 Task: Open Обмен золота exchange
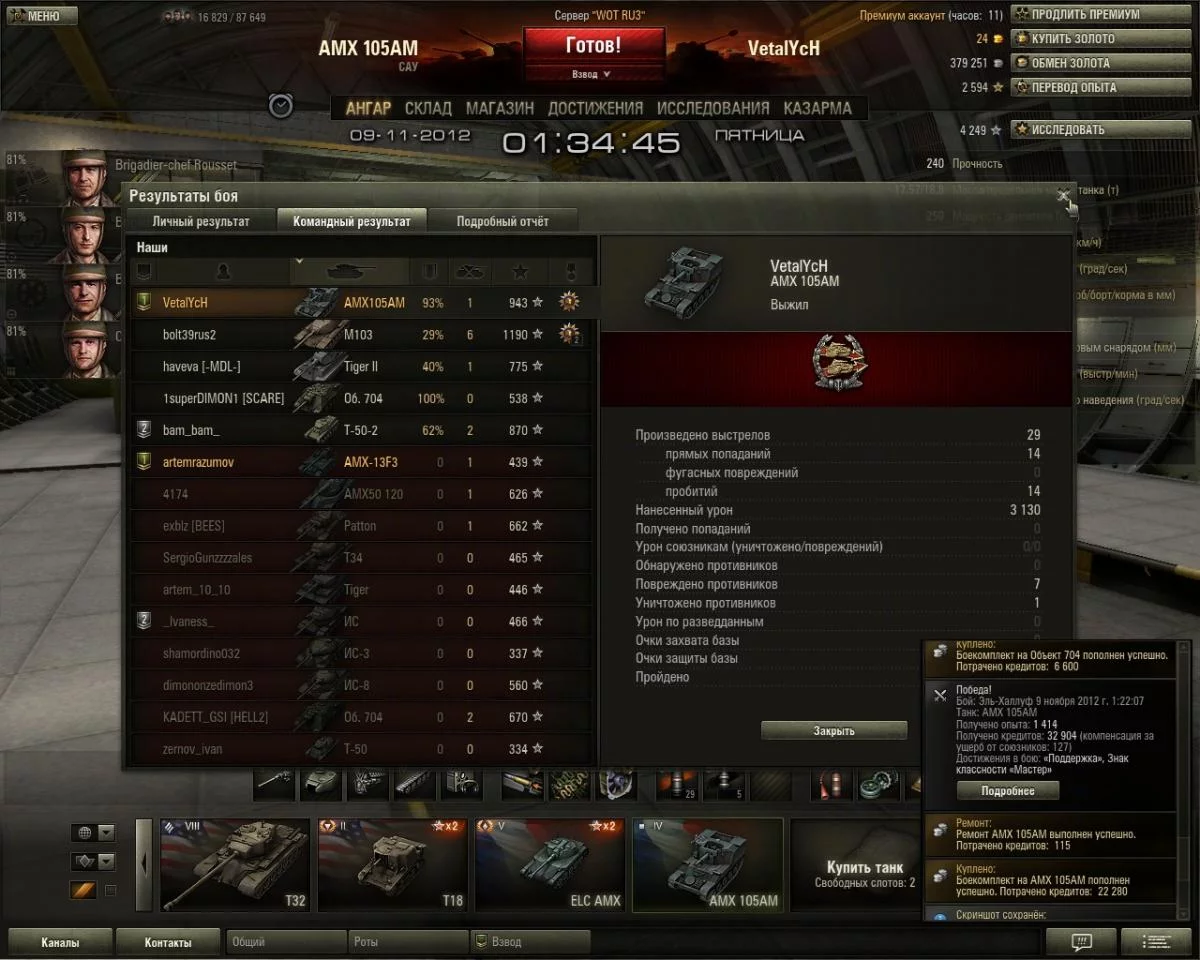(x=1103, y=62)
